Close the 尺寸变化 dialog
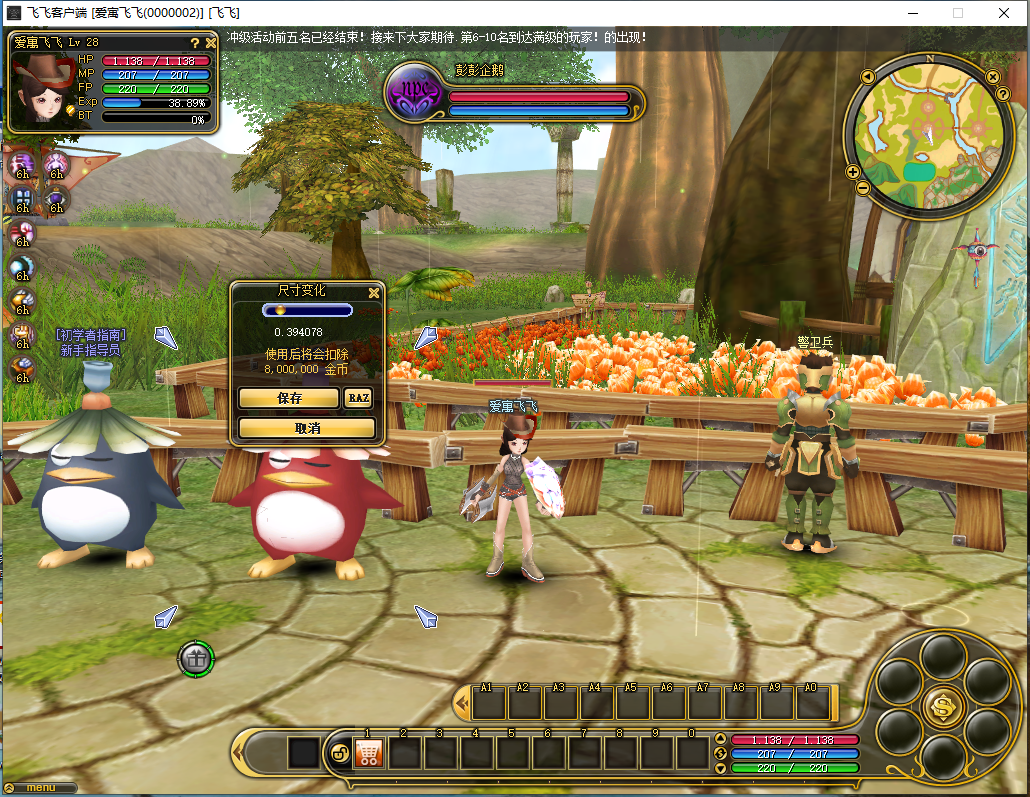 (x=374, y=293)
